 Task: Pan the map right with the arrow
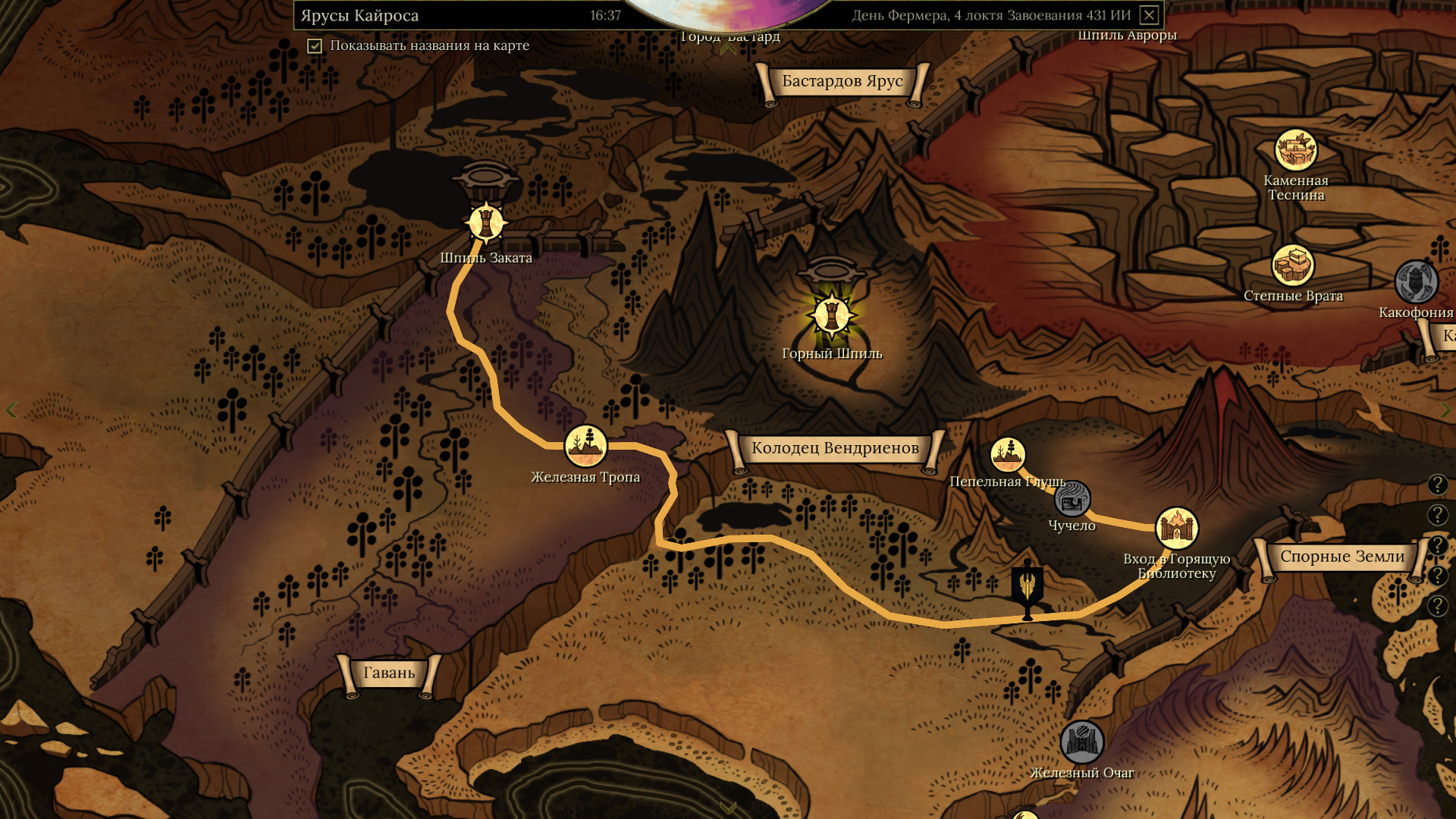[x=1445, y=410]
